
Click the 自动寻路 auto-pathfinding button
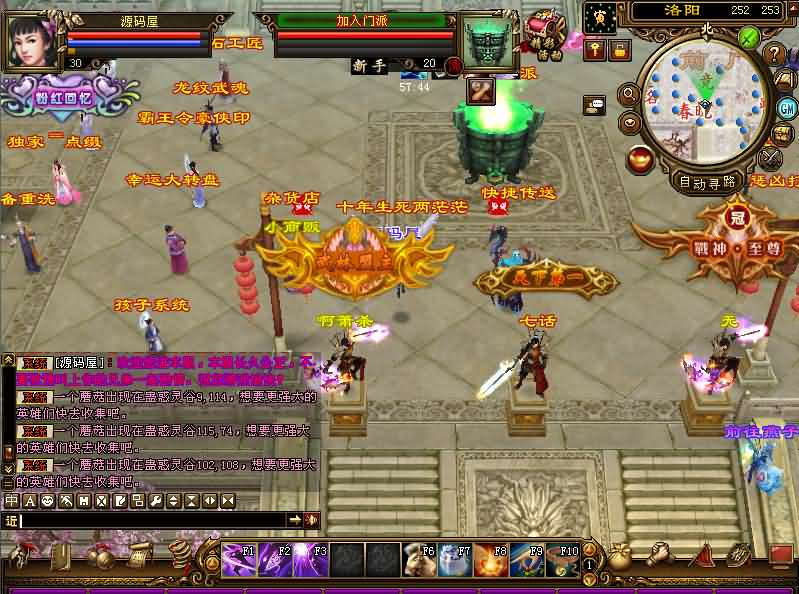point(707,182)
